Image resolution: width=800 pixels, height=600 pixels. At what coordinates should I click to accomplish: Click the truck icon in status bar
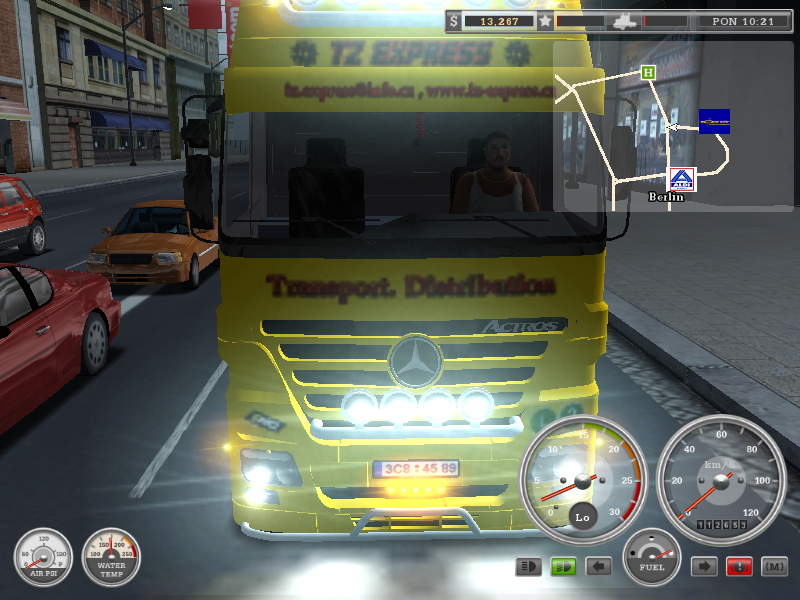pos(620,20)
